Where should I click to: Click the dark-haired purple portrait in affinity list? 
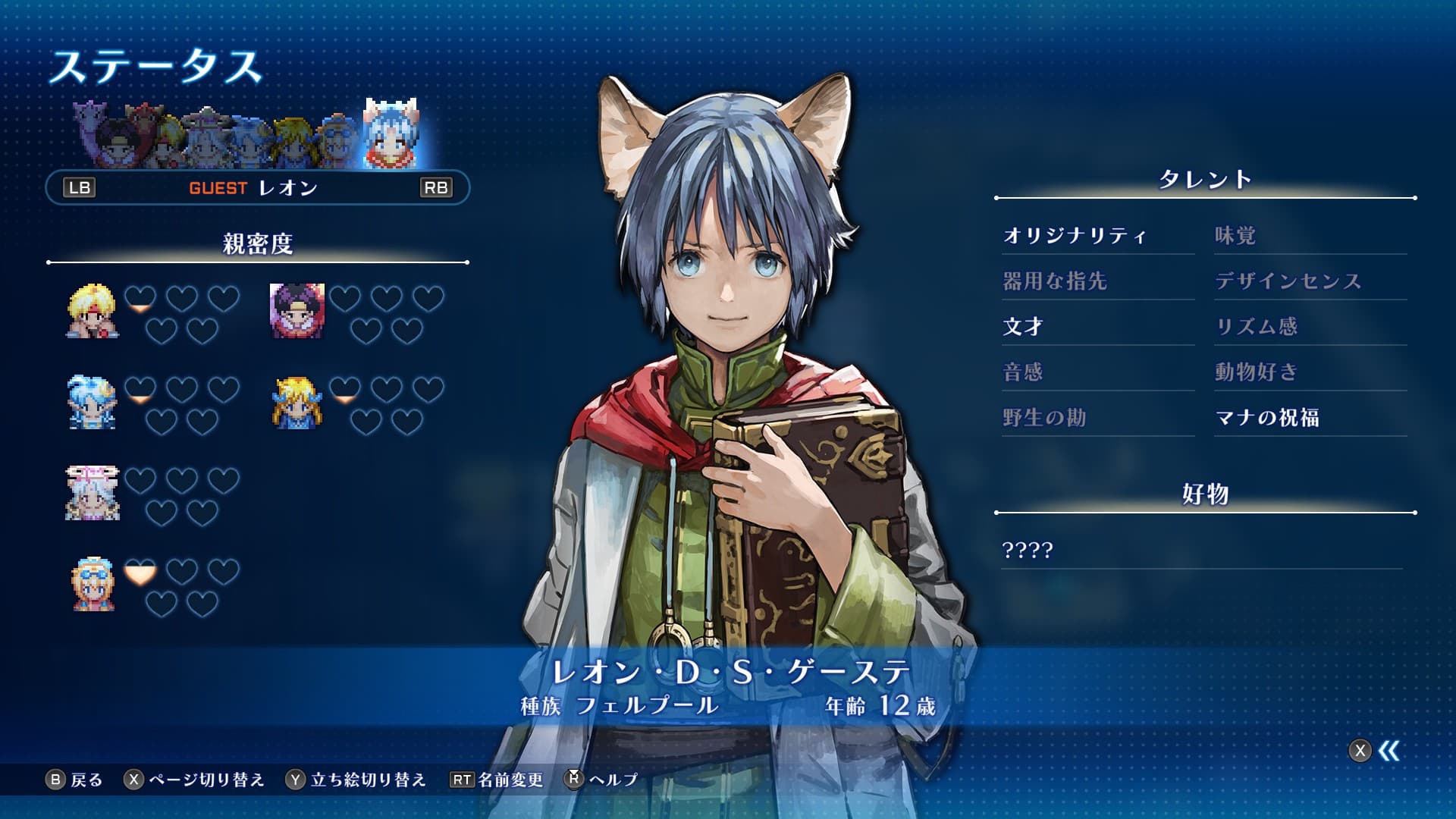(297, 311)
